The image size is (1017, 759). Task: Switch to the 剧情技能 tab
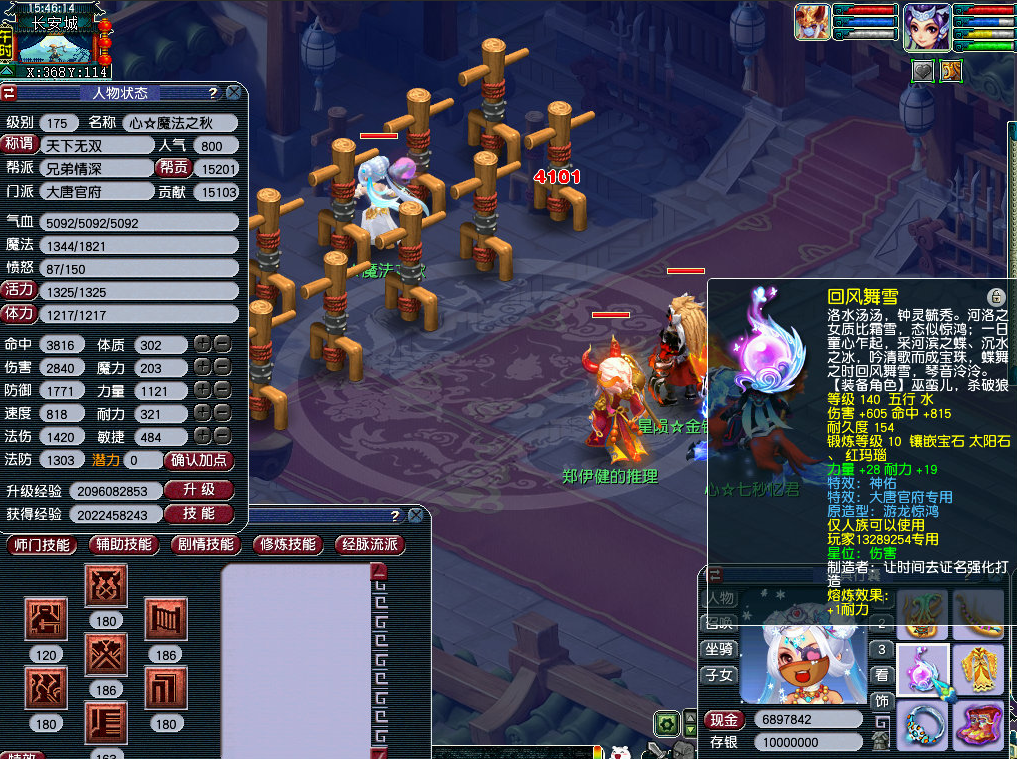(206, 545)
